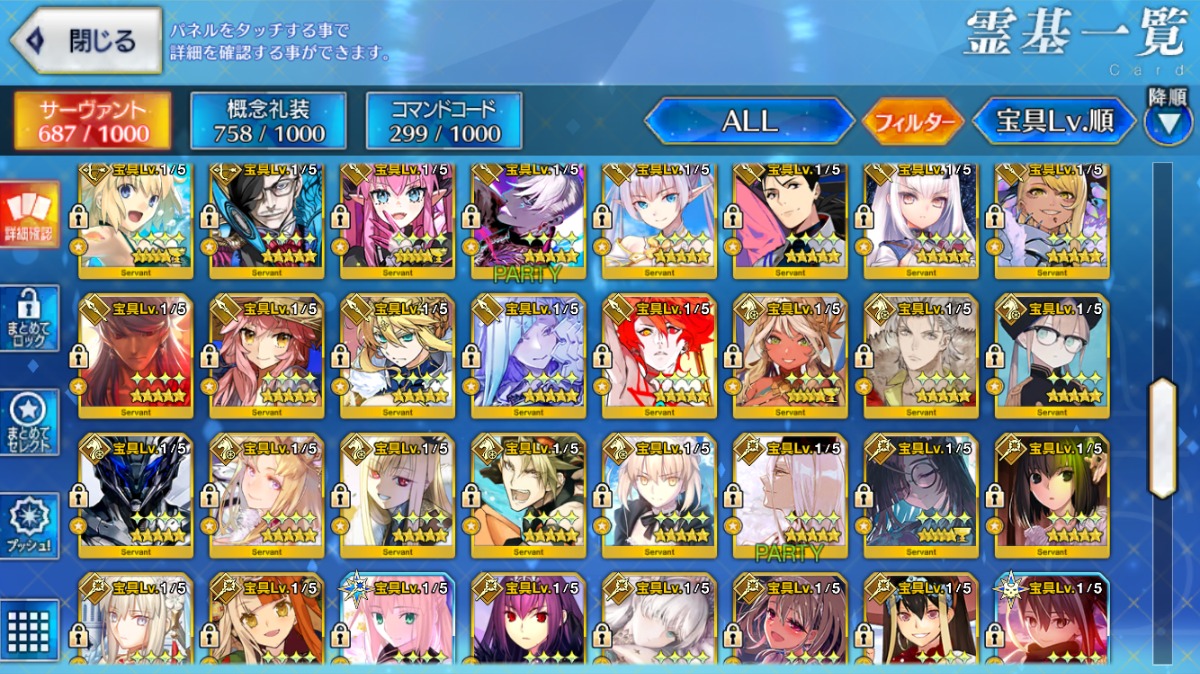Change the 宝具Lv.順 sort order
The width and height of the screenshot is (1200, 674).
[1054, 121]
